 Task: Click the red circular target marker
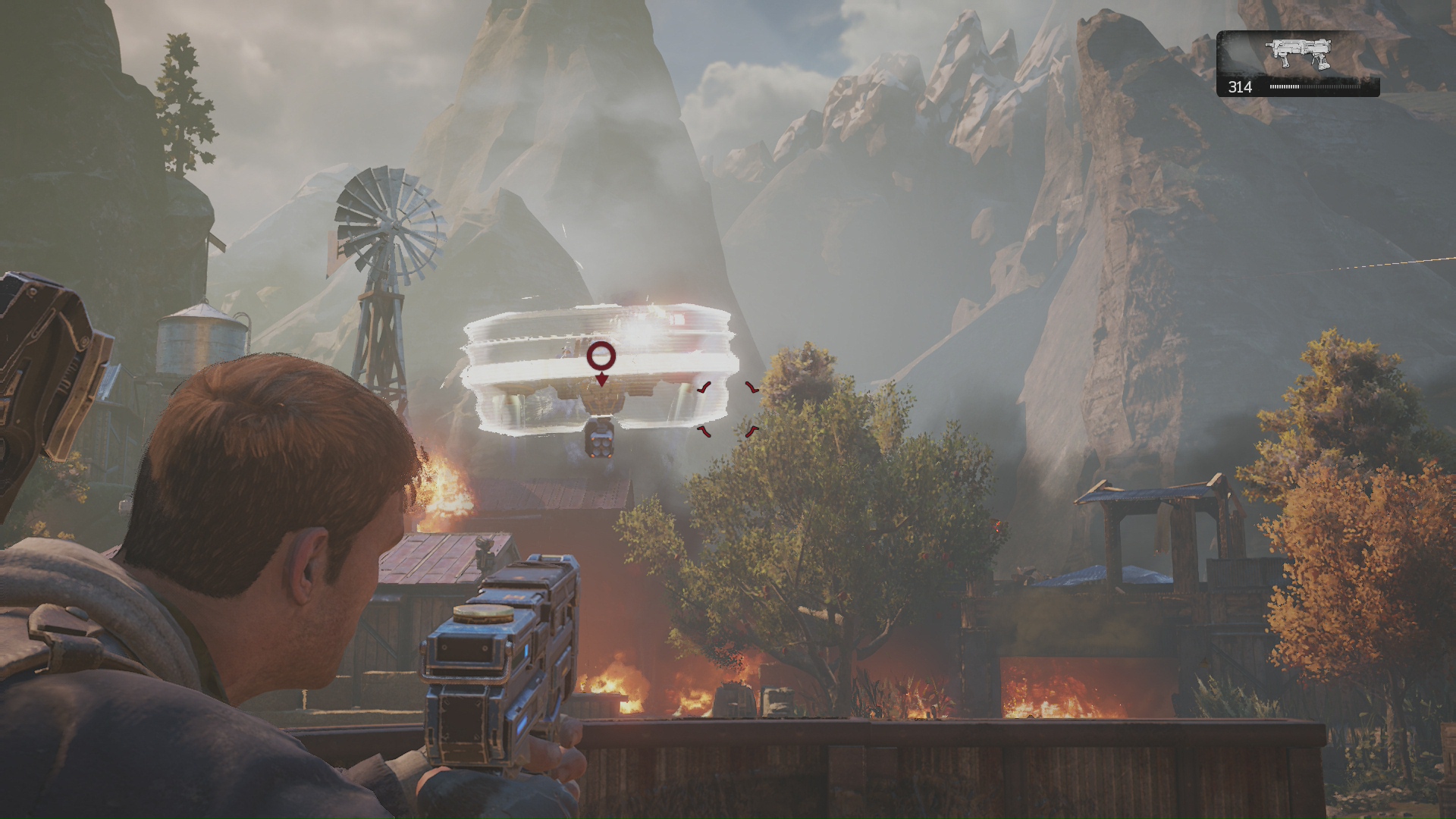click(601, 355)
